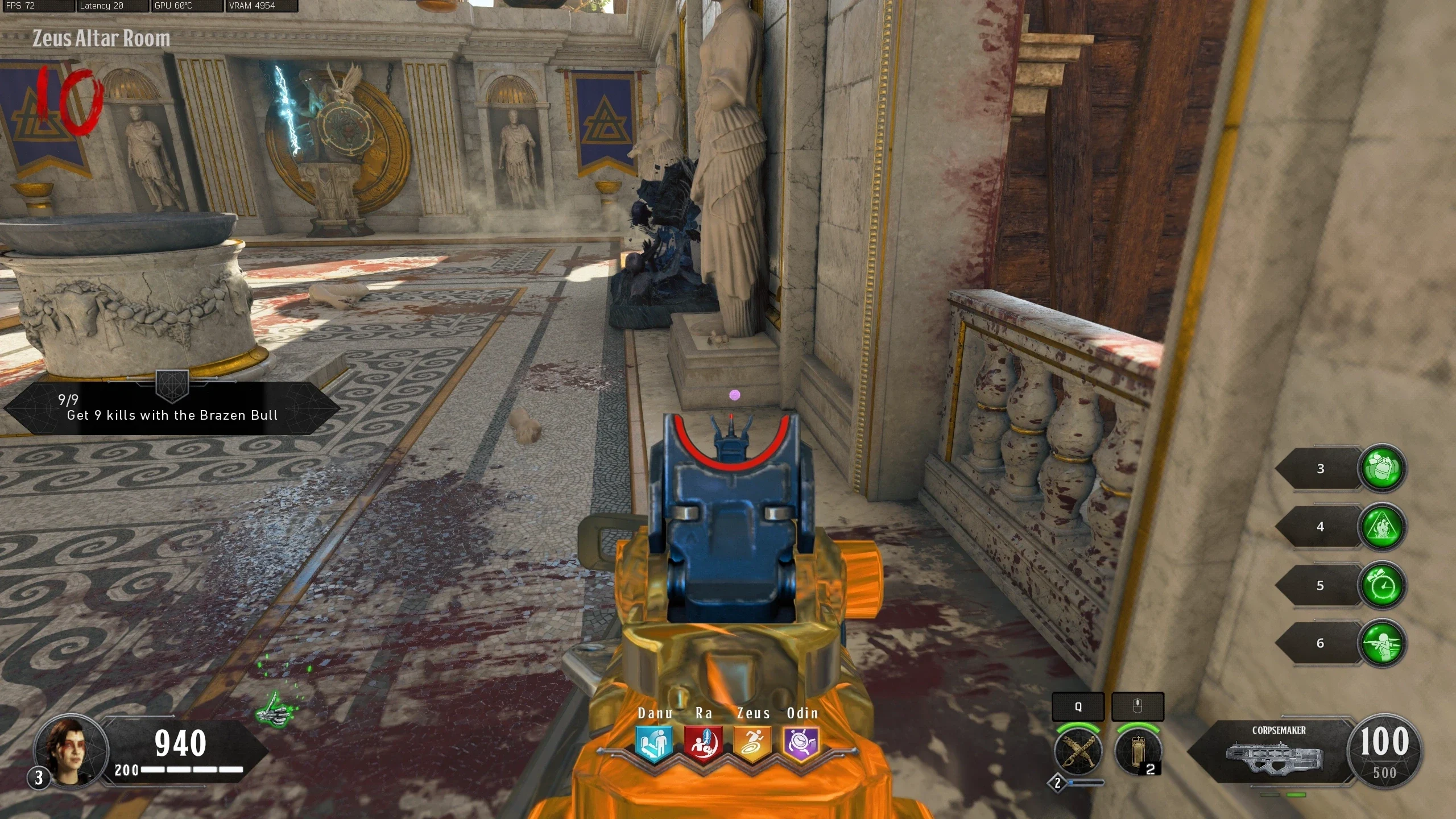Select the Corpsemaker weapon panel

coord(1274,752)
